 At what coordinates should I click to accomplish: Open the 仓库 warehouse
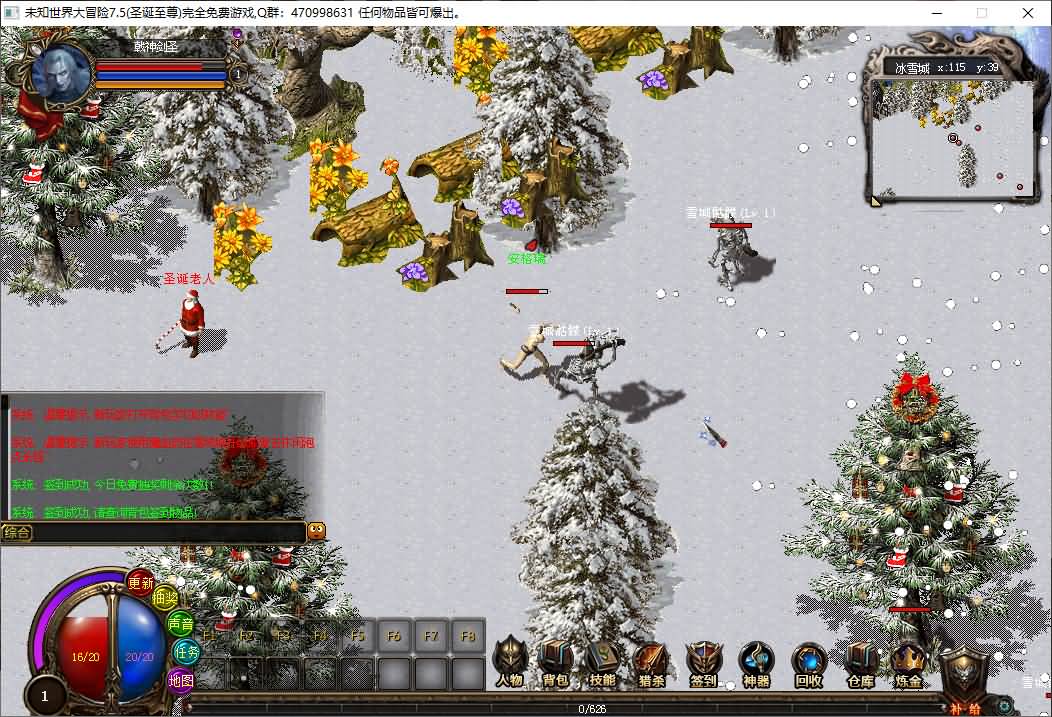[x=860, y=662]
